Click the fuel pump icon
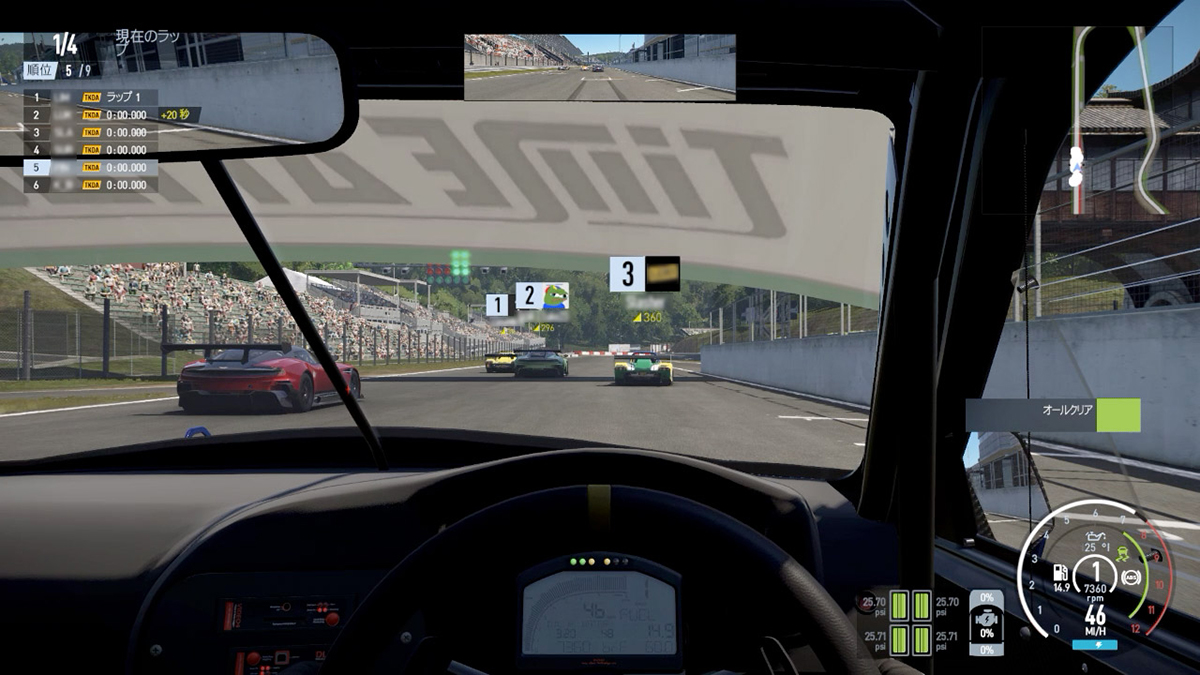Image resolution: width=1200 pixels, height=675 pixels. pos(1060,573)
